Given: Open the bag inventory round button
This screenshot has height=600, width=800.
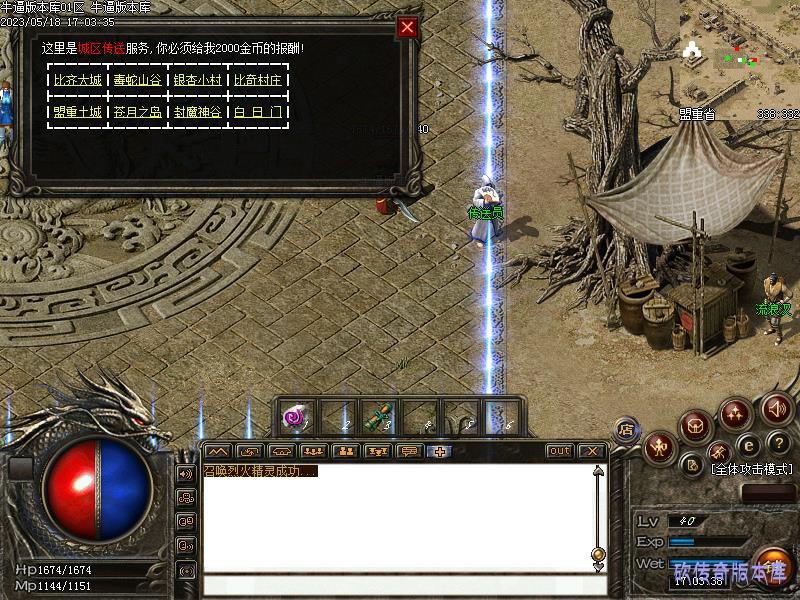Looking at the screenshot, I should (x=696, y=427).
